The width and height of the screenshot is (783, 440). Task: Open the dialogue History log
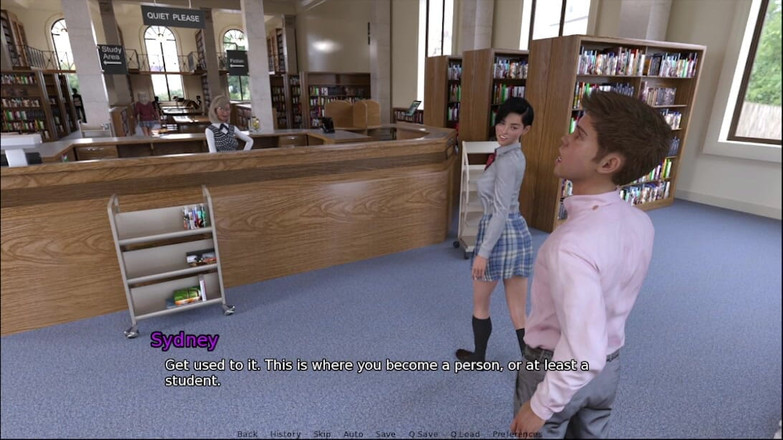[285, 434]
